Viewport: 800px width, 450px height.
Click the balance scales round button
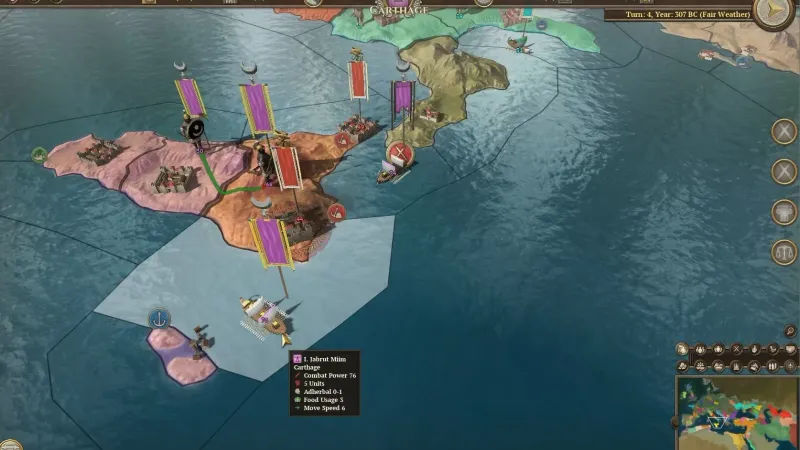point(784,252)
